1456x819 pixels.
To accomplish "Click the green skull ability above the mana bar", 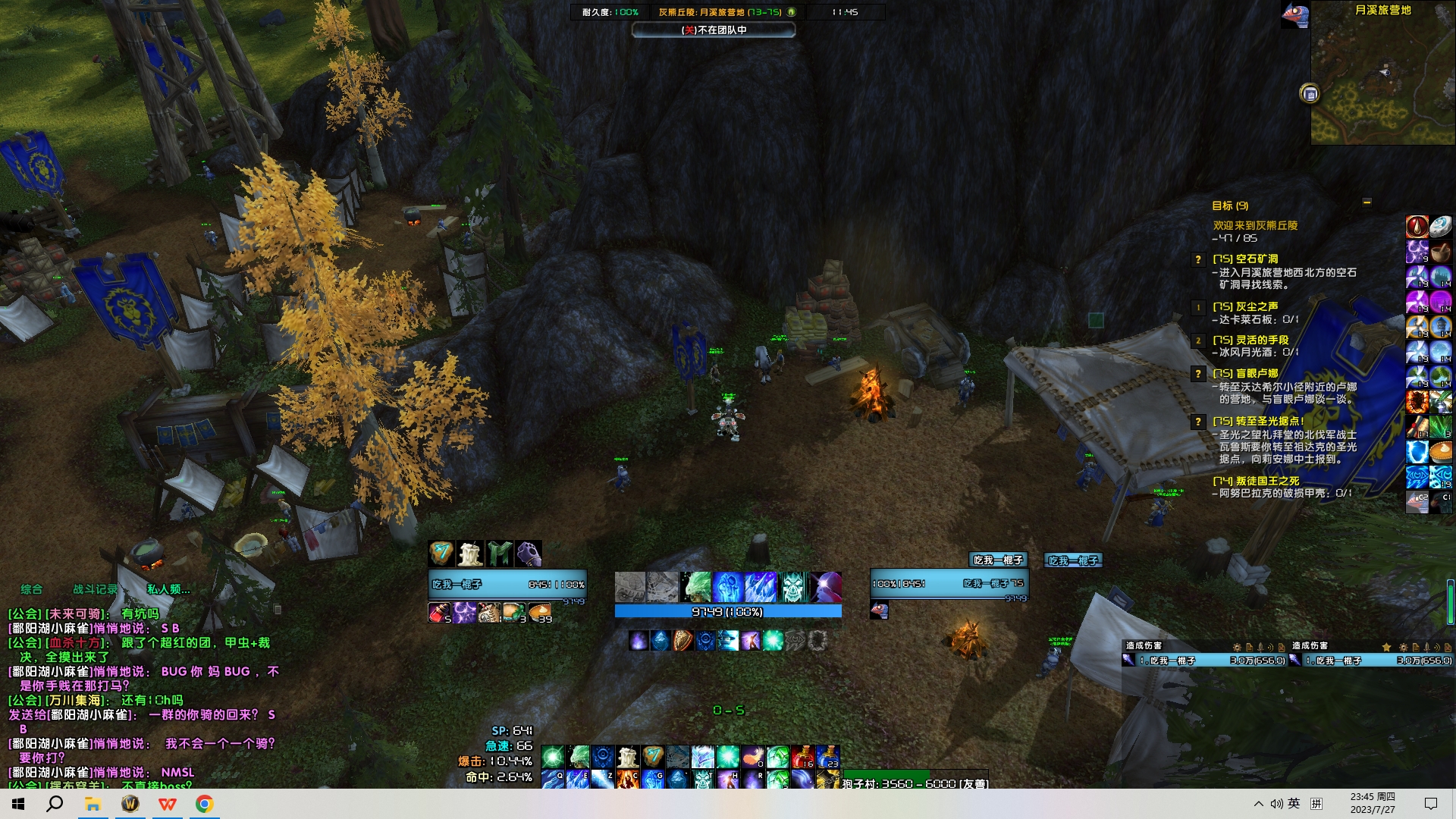I will 793,587.
